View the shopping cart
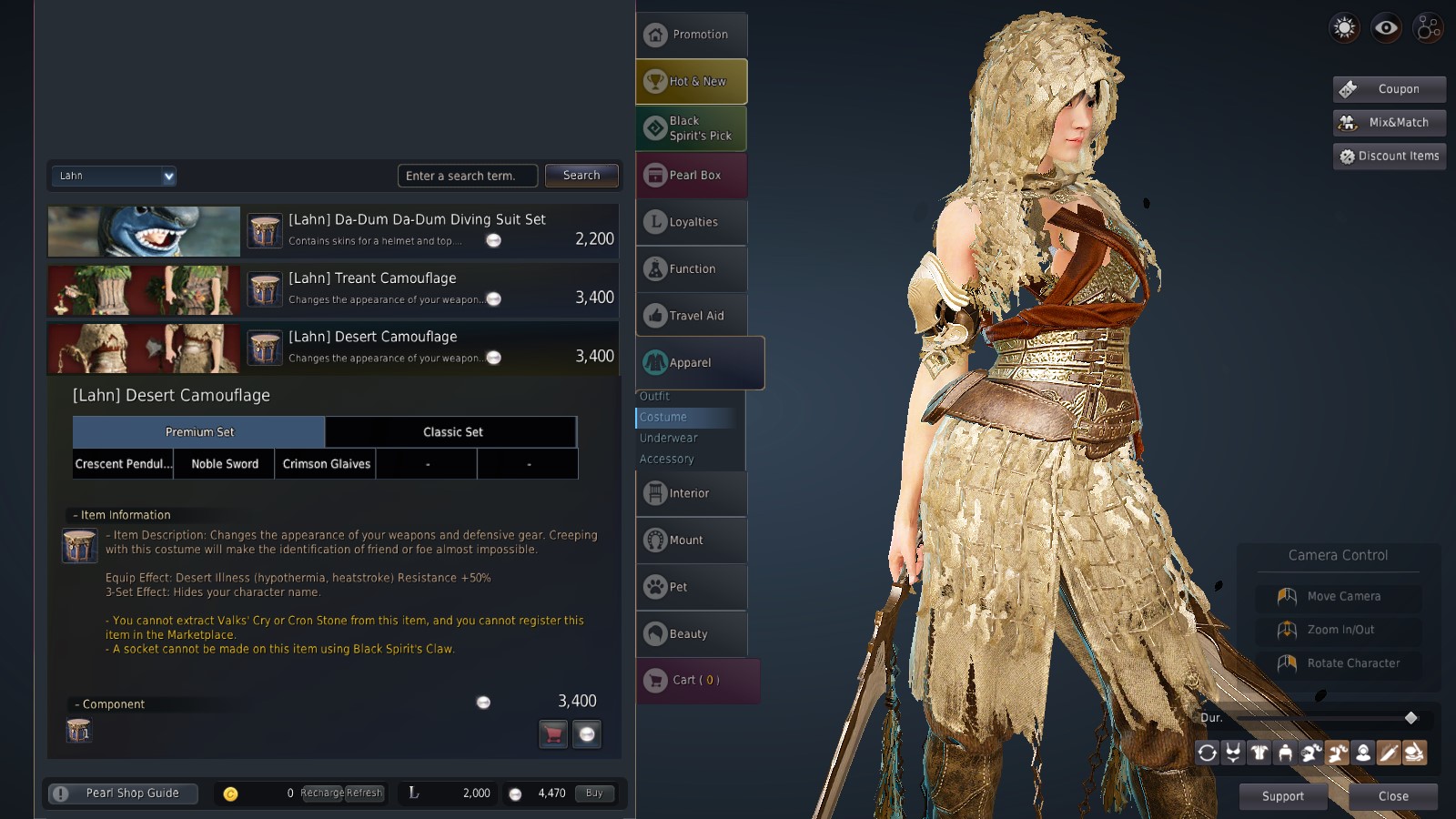The image size is (1456, 819). 696,680
